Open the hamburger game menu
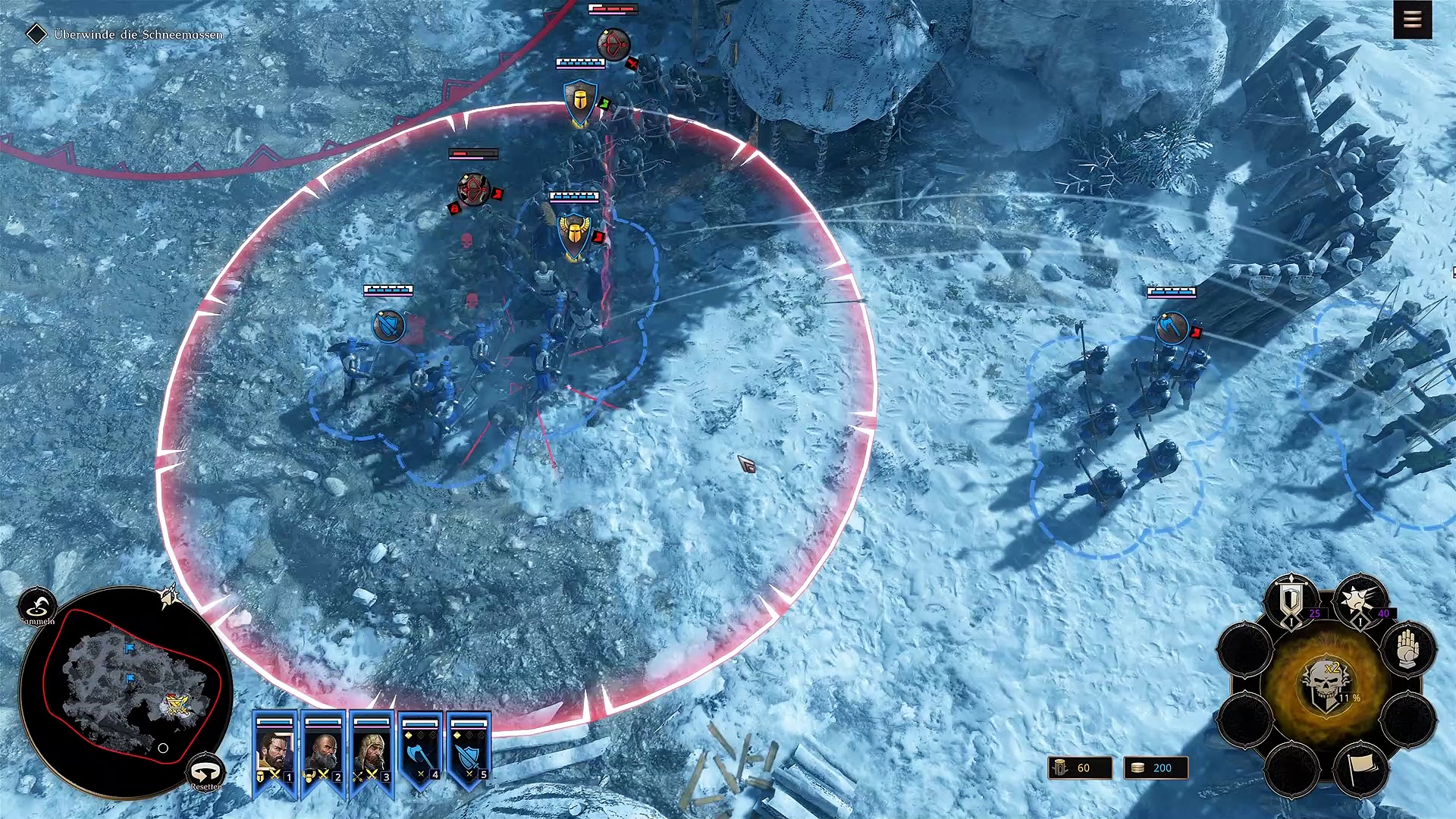1456x819 pixels. 1412,20
